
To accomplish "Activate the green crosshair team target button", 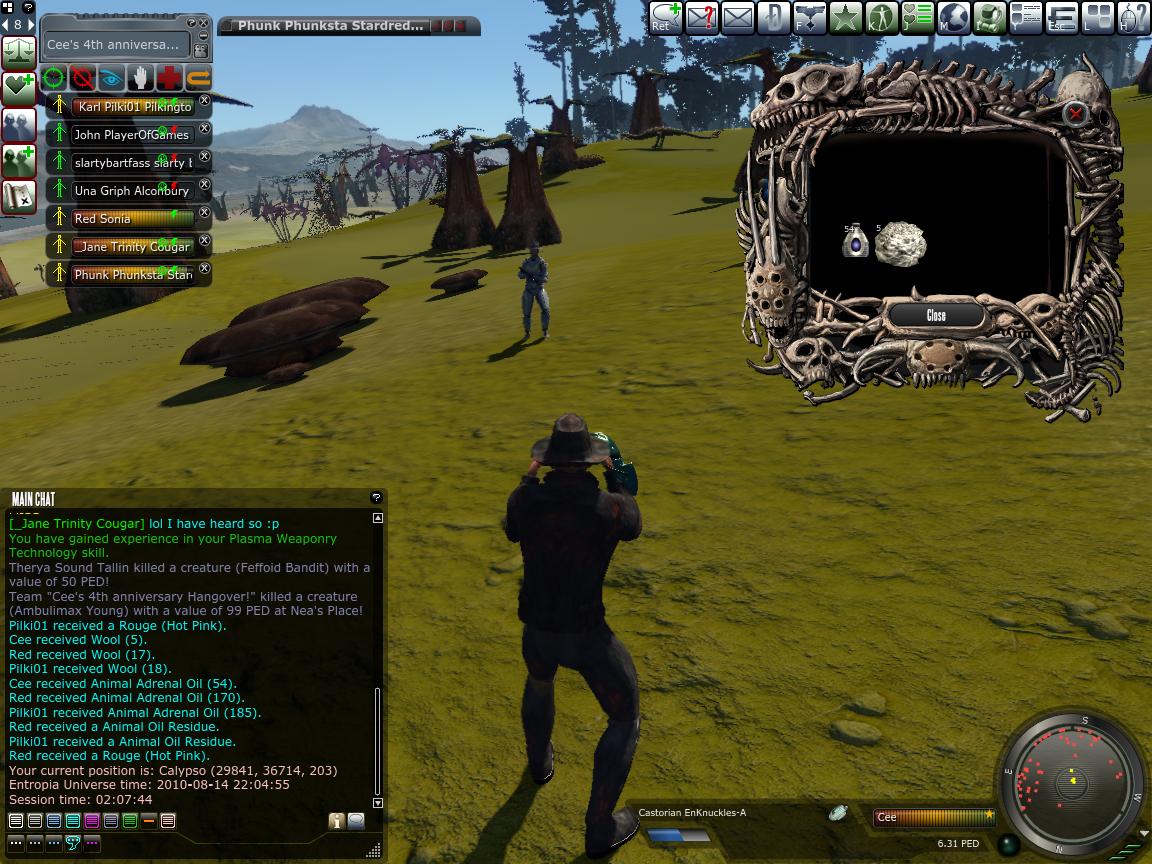I will [54, 77].
